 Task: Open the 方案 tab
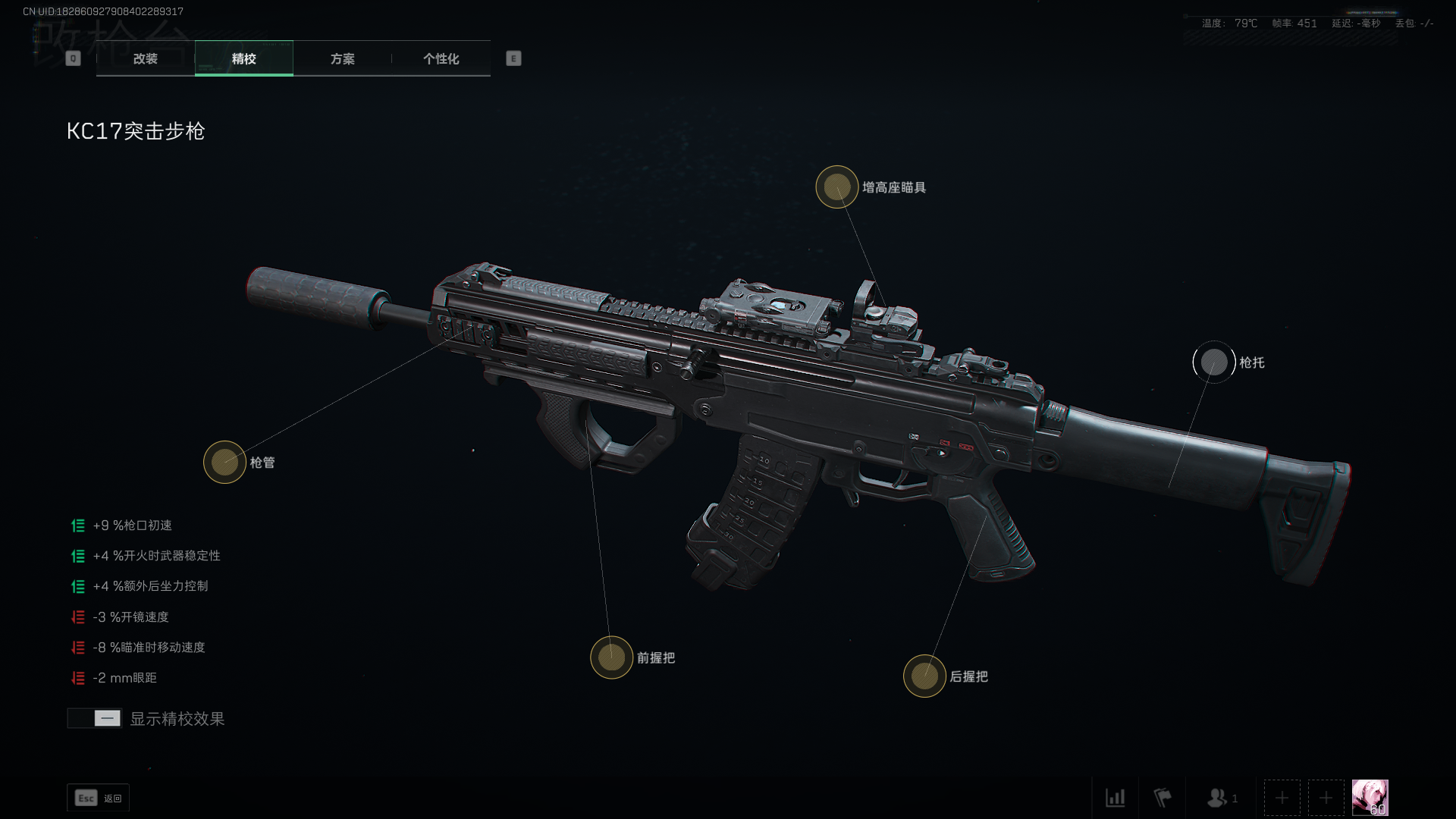tap(342, 58)
